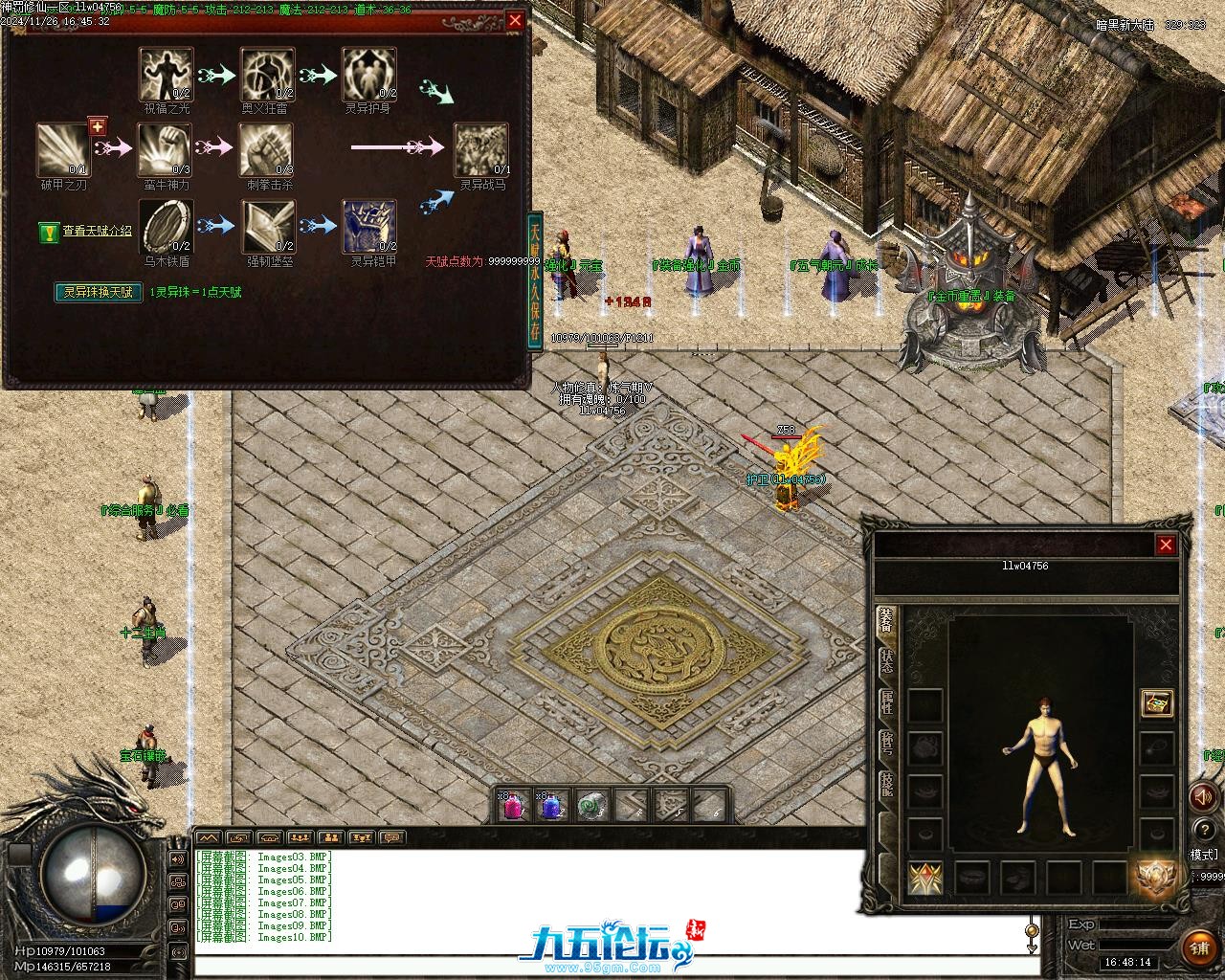
Task: Switch to the 状态 status tab
Action: click(887, 662)
